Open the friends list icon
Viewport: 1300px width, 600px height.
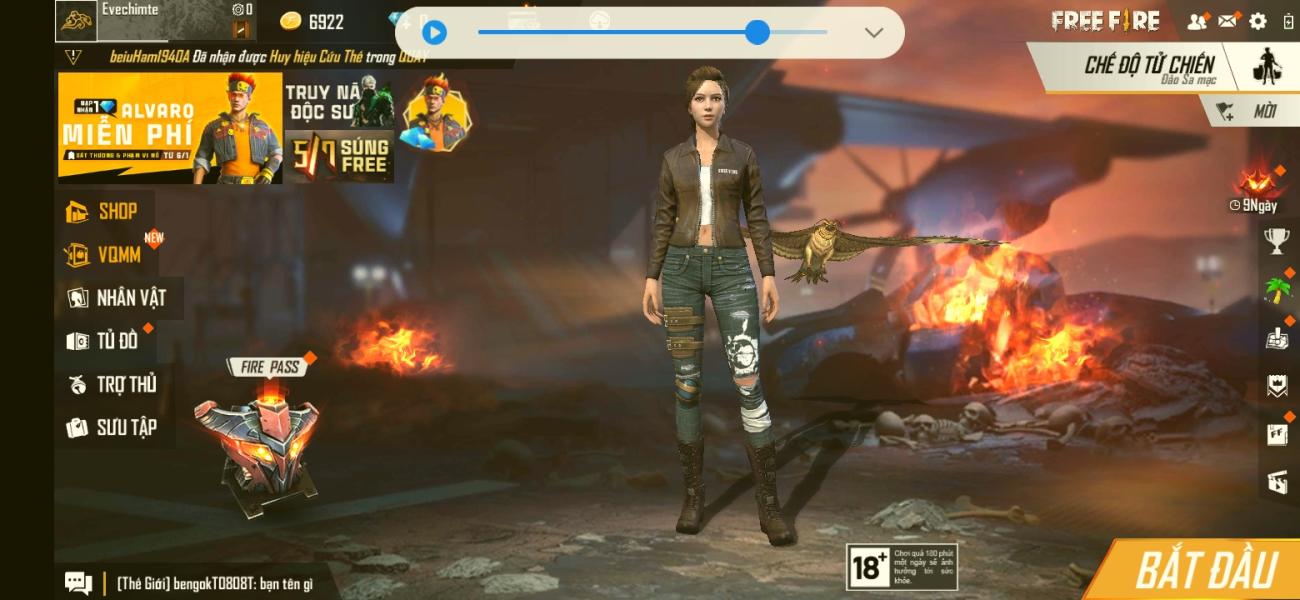pyautogui.click(x=1196, y=21)
